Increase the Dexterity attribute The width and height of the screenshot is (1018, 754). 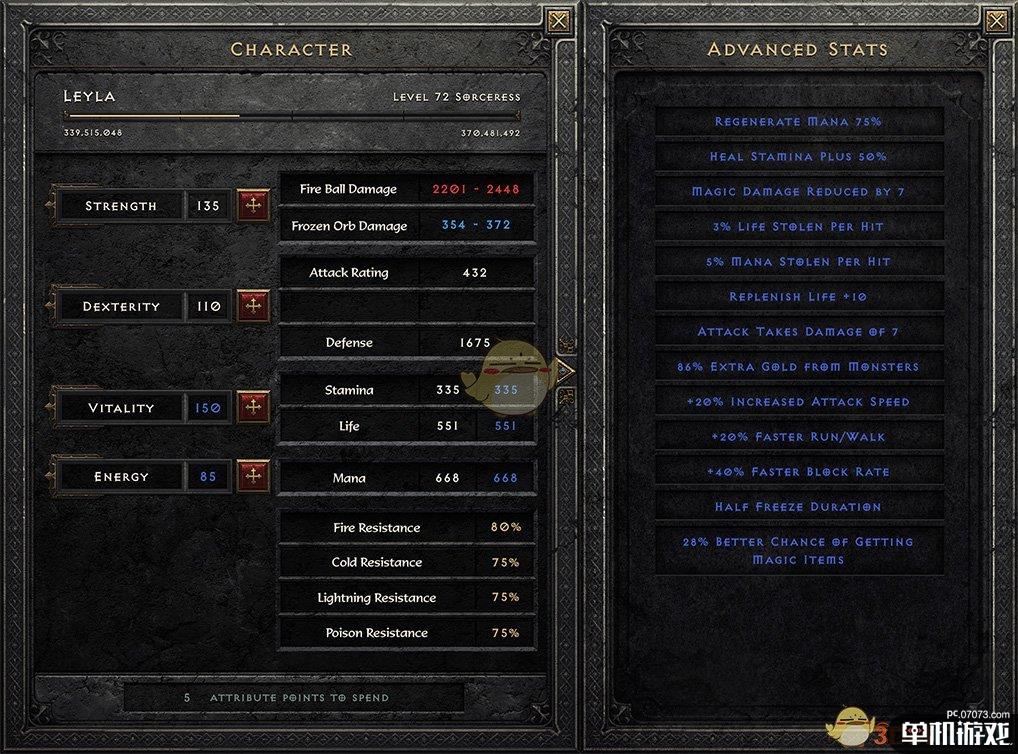(253, 306)
